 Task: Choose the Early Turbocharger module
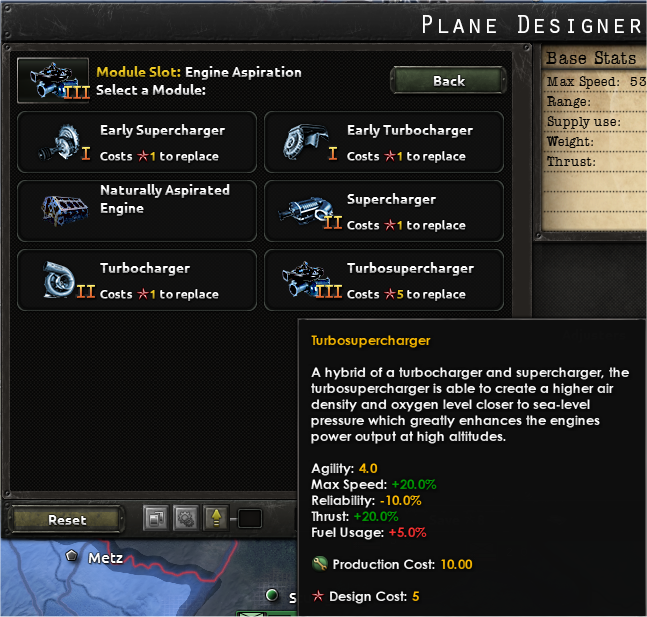384,142
